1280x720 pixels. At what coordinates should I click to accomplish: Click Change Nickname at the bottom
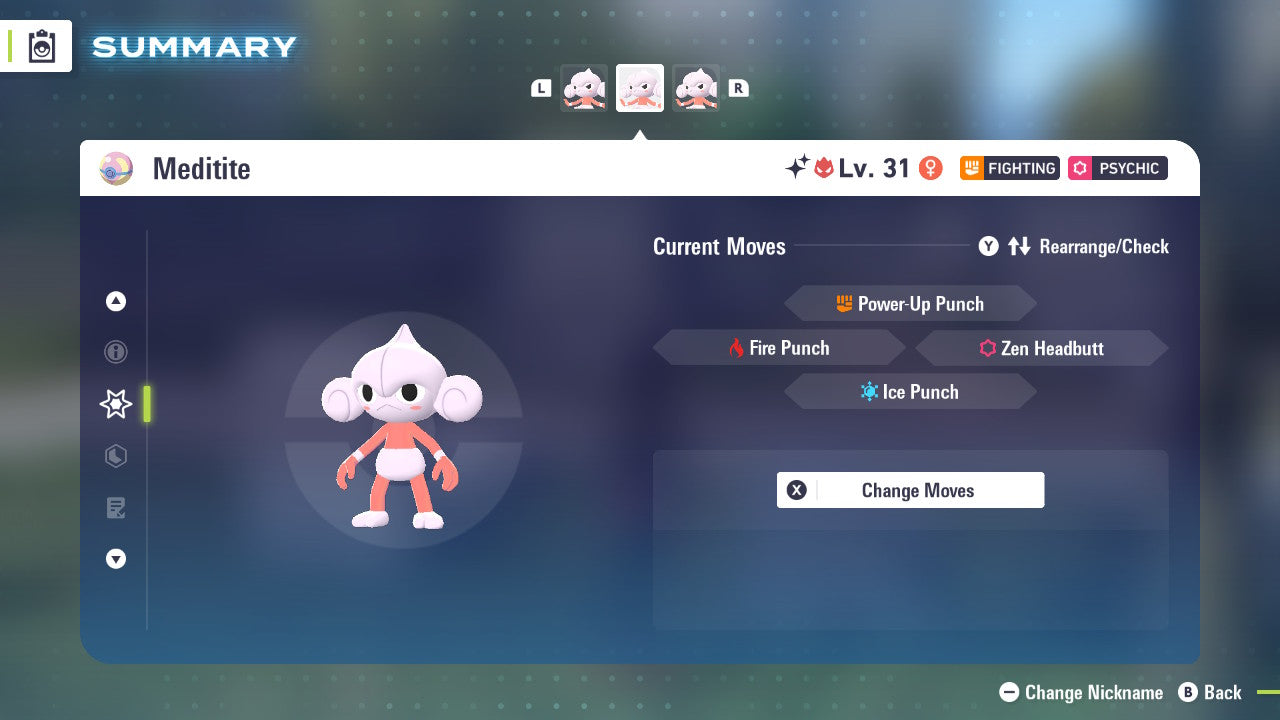[1085, 692]
